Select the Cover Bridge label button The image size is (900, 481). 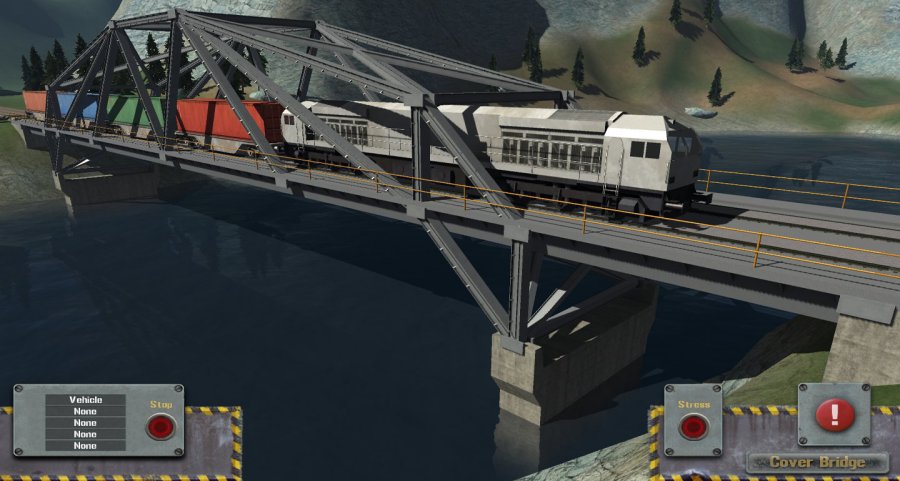[817, 463]
